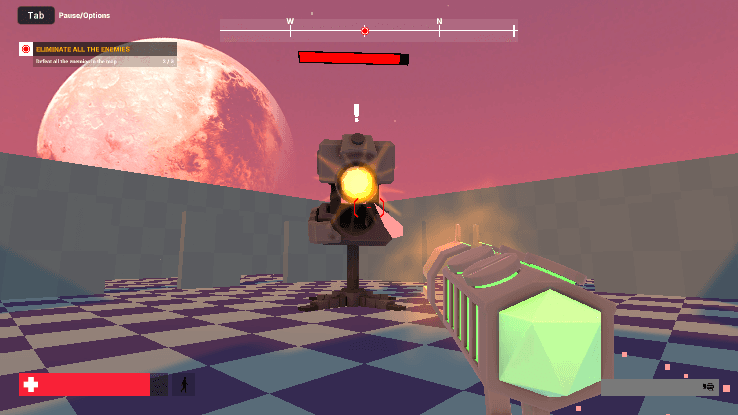Select the standing figure stance icon

click(x=184, y=384)
